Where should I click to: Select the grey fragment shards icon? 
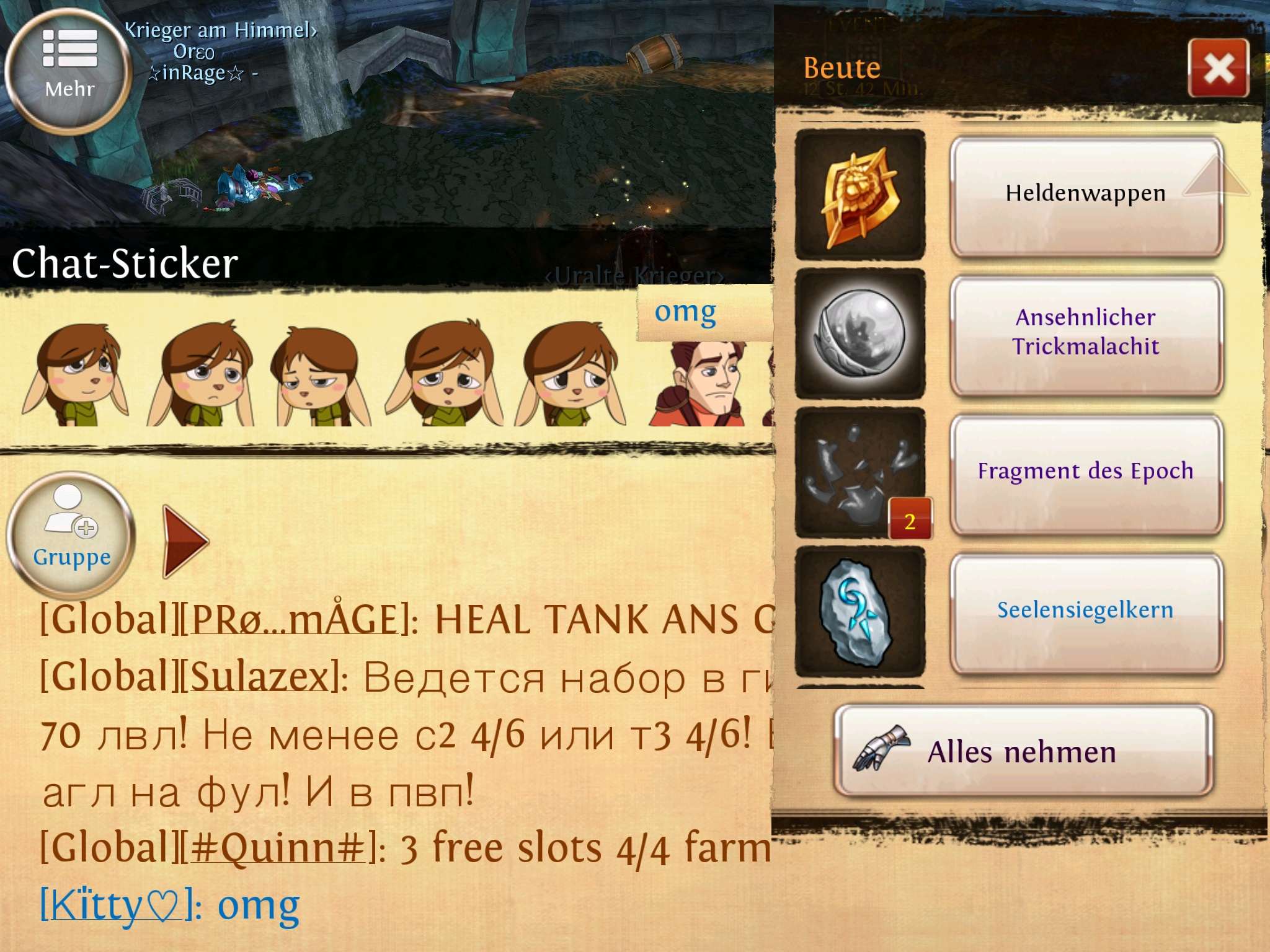click(x=860, y=472)
